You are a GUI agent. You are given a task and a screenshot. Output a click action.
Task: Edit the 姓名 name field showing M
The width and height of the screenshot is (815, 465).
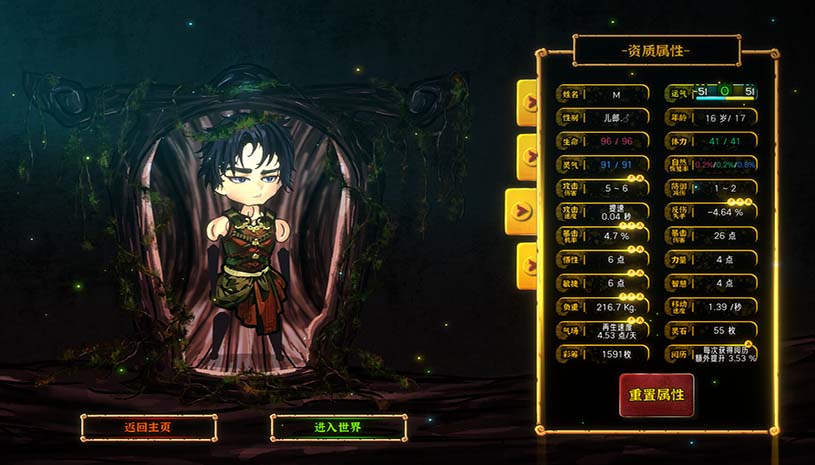click(x=616, y=94)
